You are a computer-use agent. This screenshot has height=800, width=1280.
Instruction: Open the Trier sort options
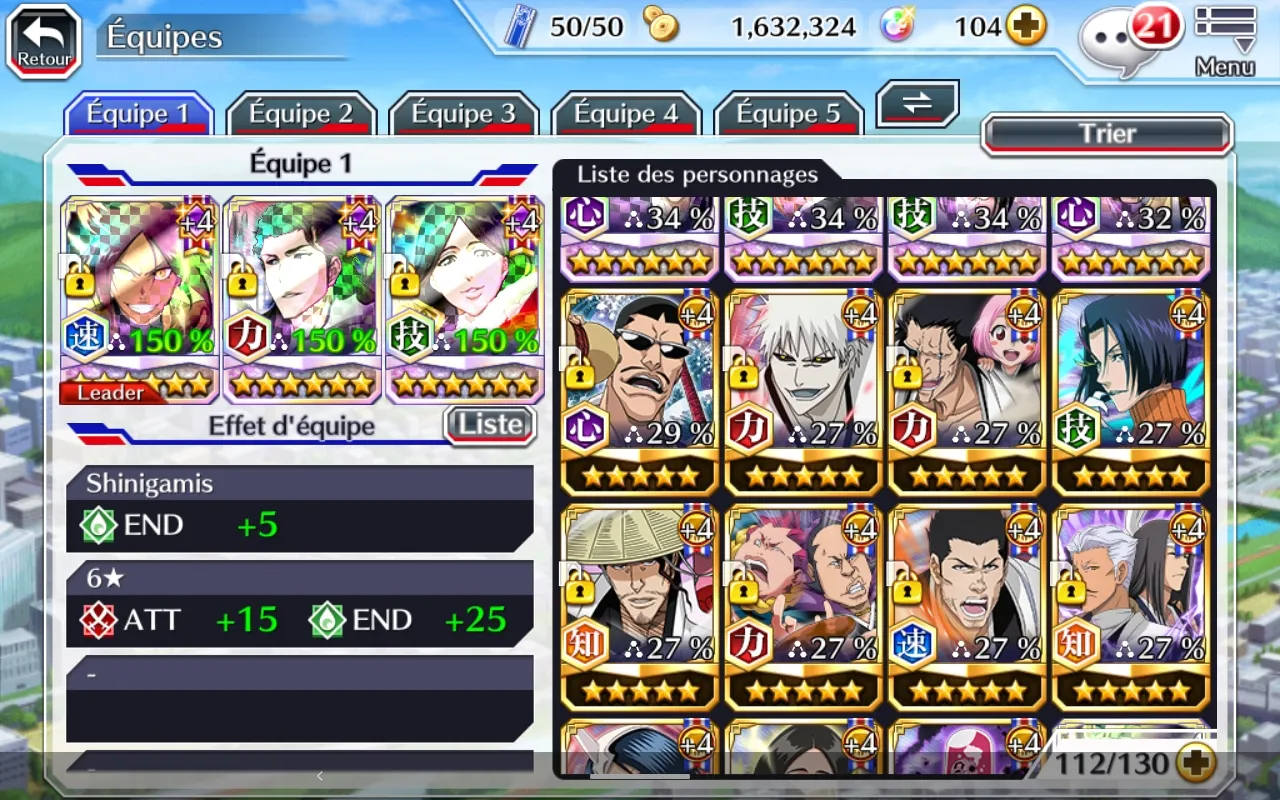pos(1107,134)
